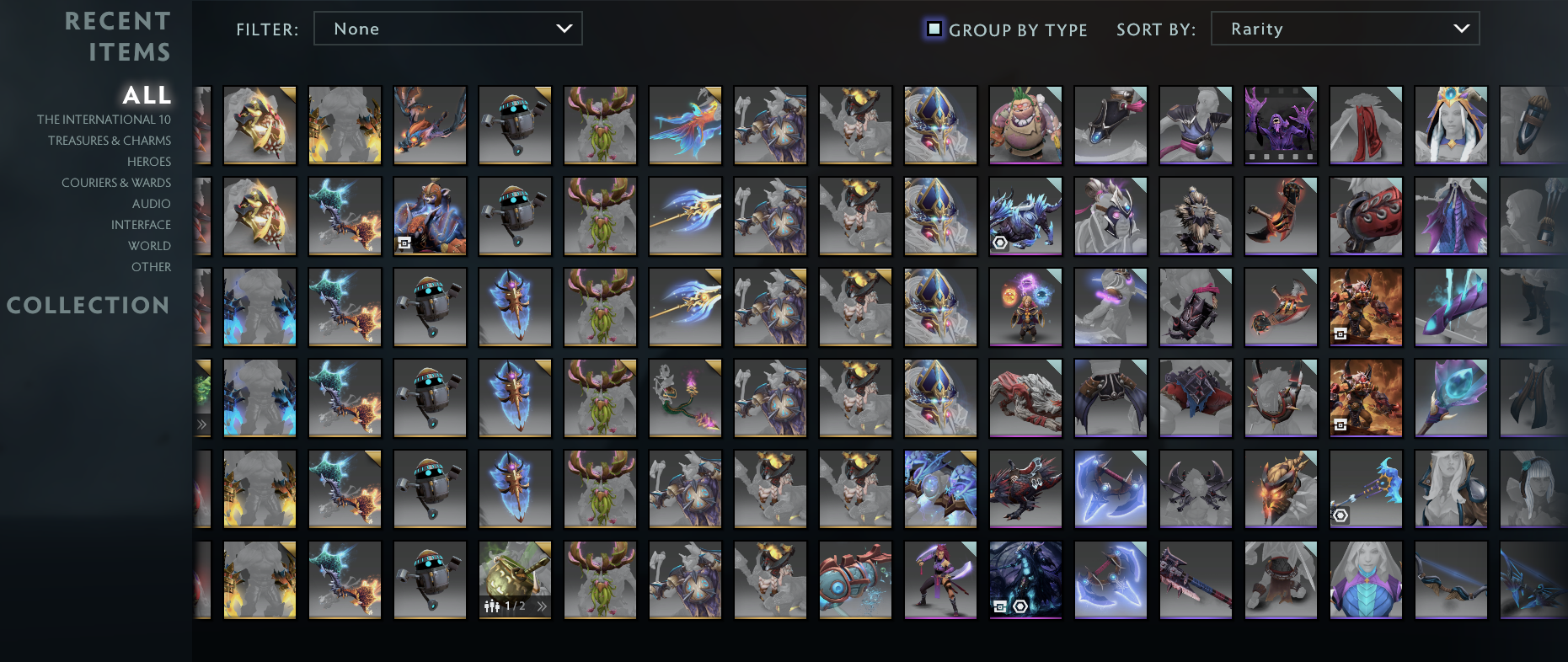The image size is (1568, 662).
Task: Click the hexagon icon on the dragon loading screen tile
Action: click(x=1019, y=605)
